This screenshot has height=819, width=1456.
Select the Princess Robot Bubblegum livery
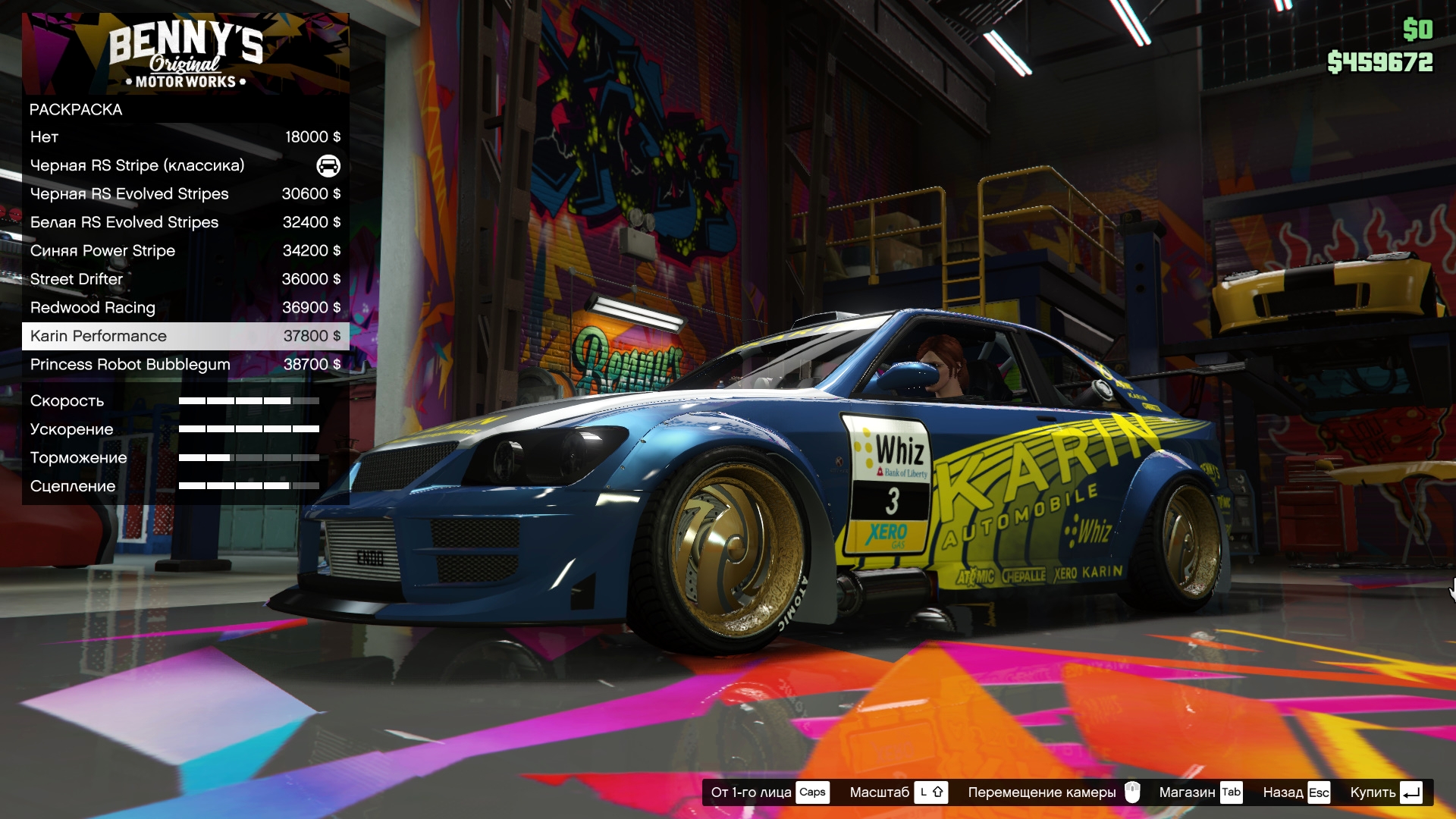click(x=185, y=365)
